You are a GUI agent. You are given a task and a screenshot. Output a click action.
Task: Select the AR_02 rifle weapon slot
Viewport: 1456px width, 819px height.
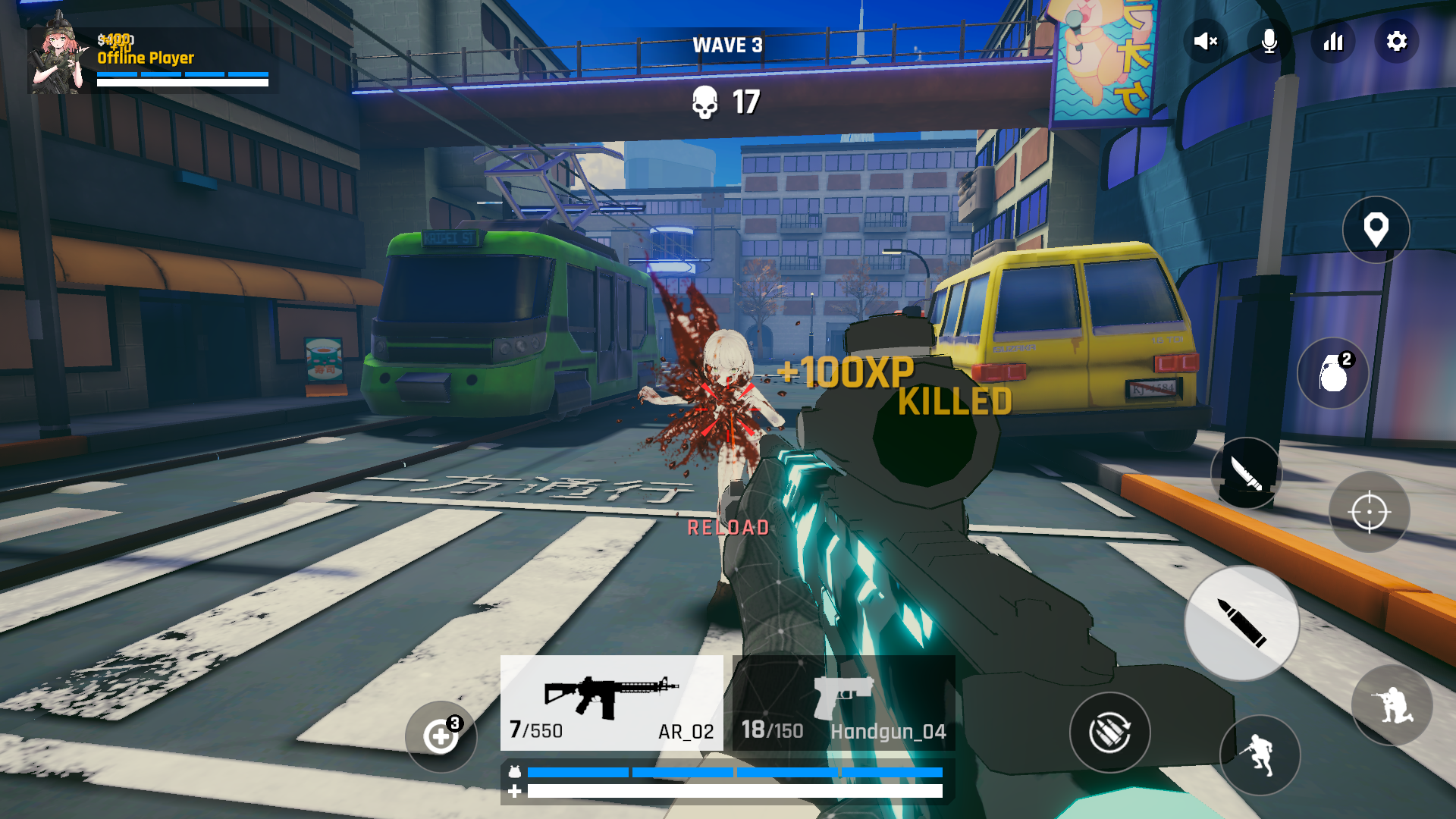[x=611, y=703]
